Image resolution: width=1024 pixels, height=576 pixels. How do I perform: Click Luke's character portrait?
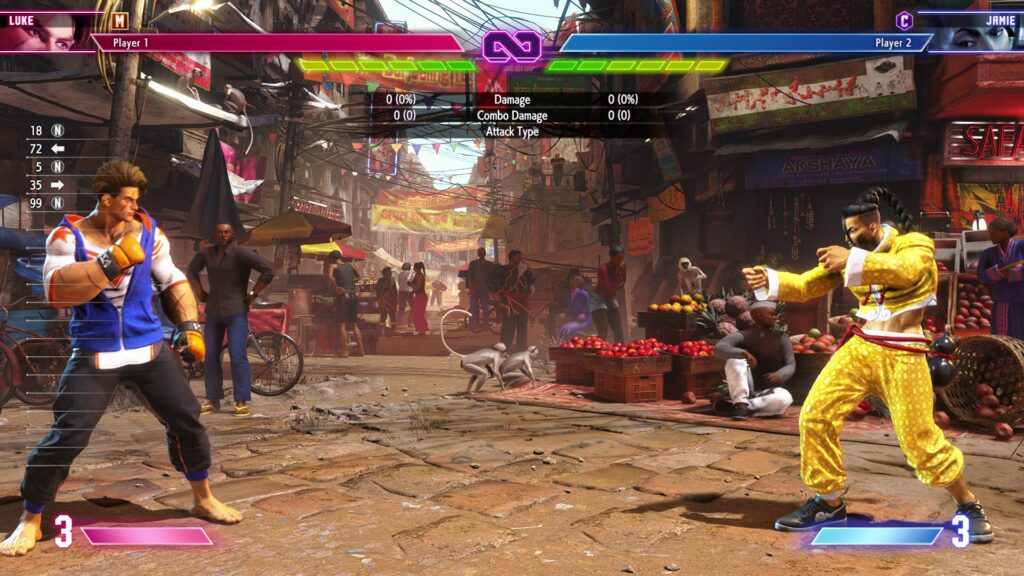45,33
